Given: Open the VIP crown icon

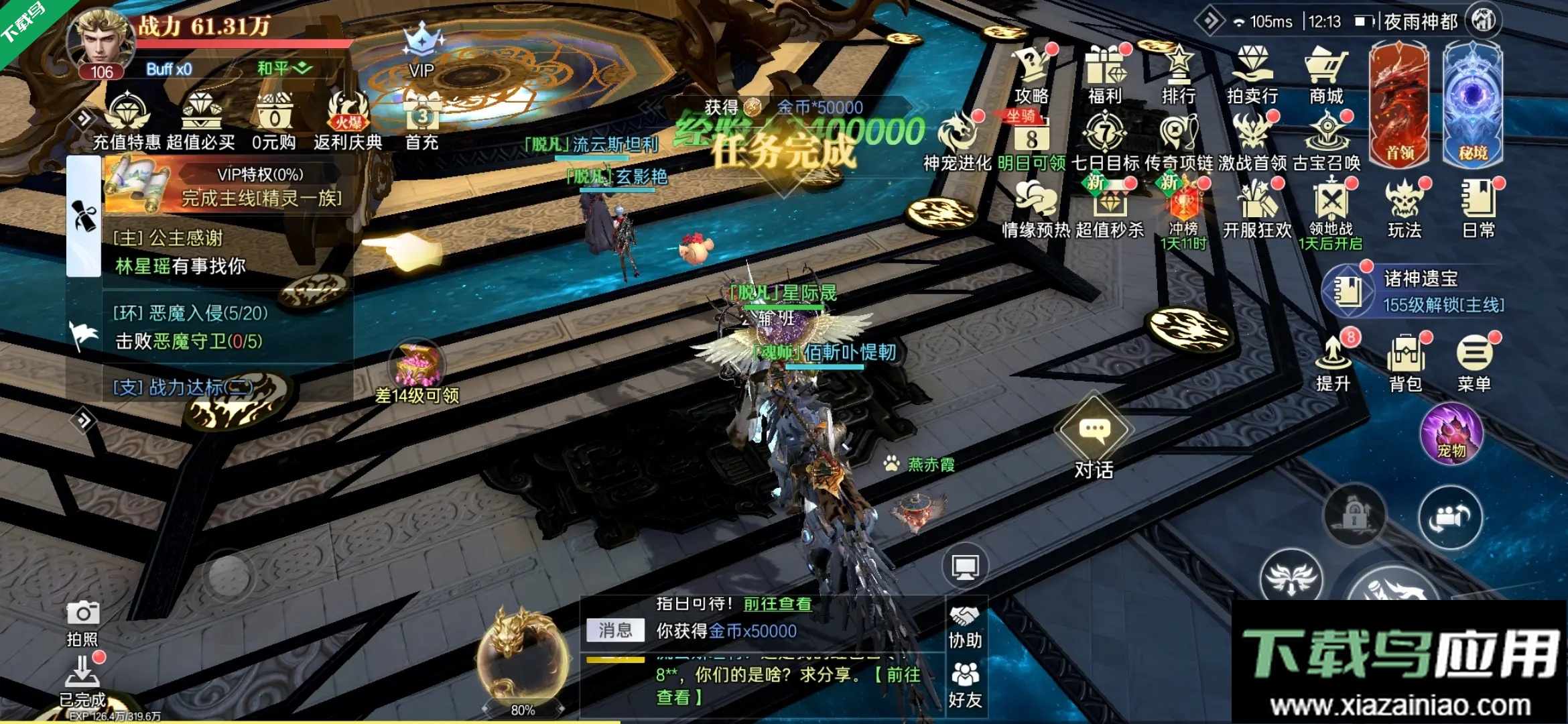Looking at the screenshot, I should (x=422, y=50).
